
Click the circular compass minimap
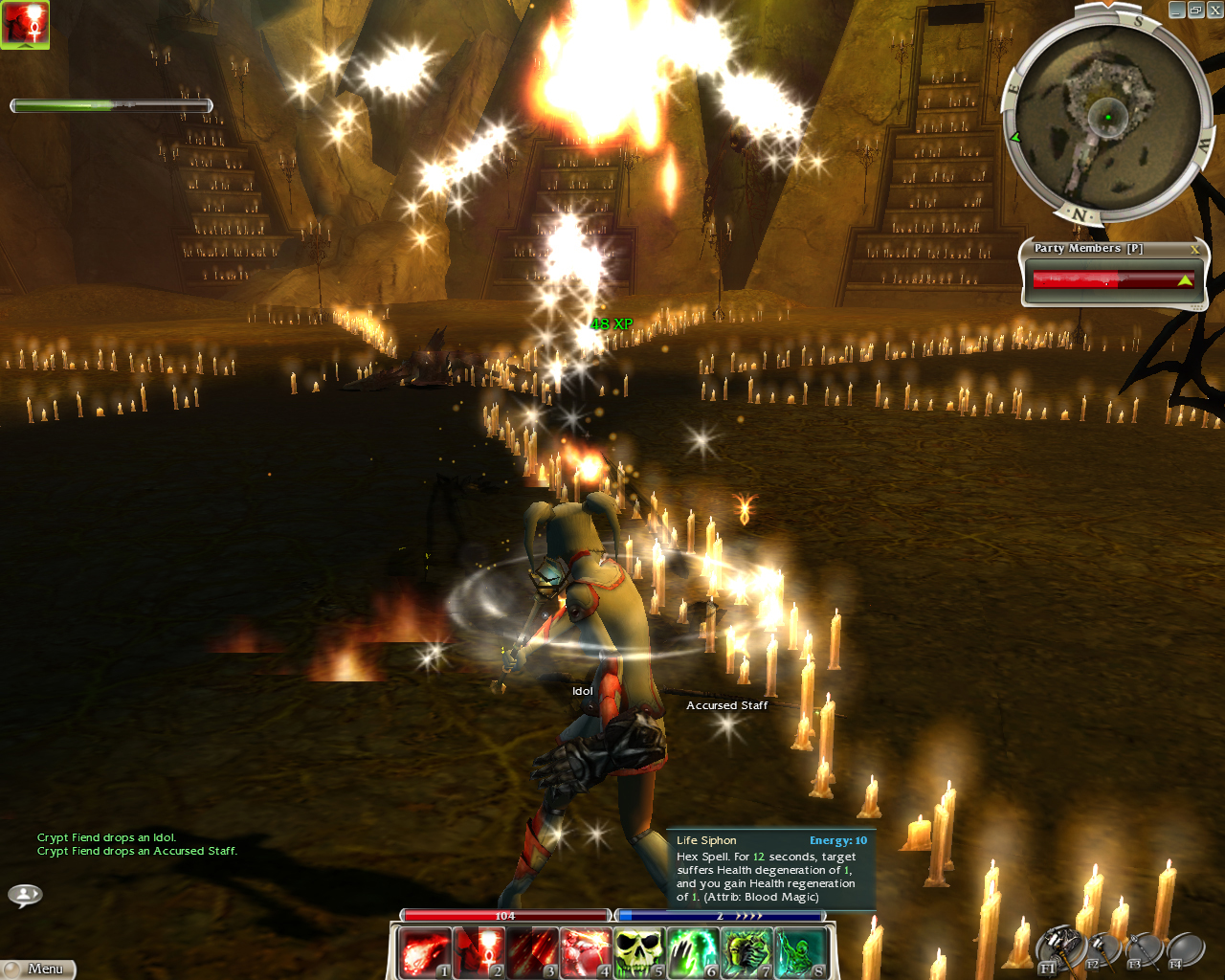pos(1107,117)
